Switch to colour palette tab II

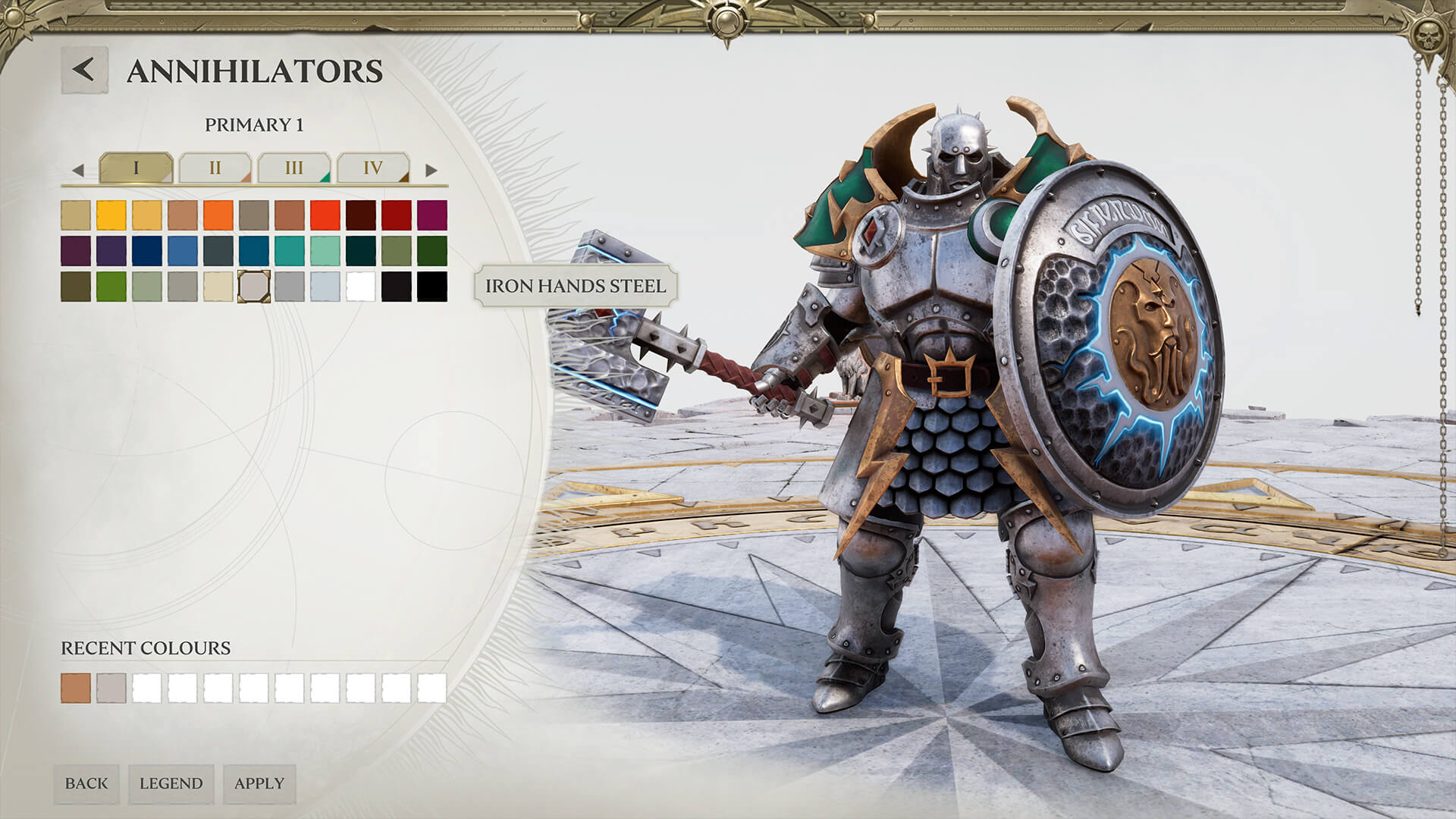[x=216, y=168]
